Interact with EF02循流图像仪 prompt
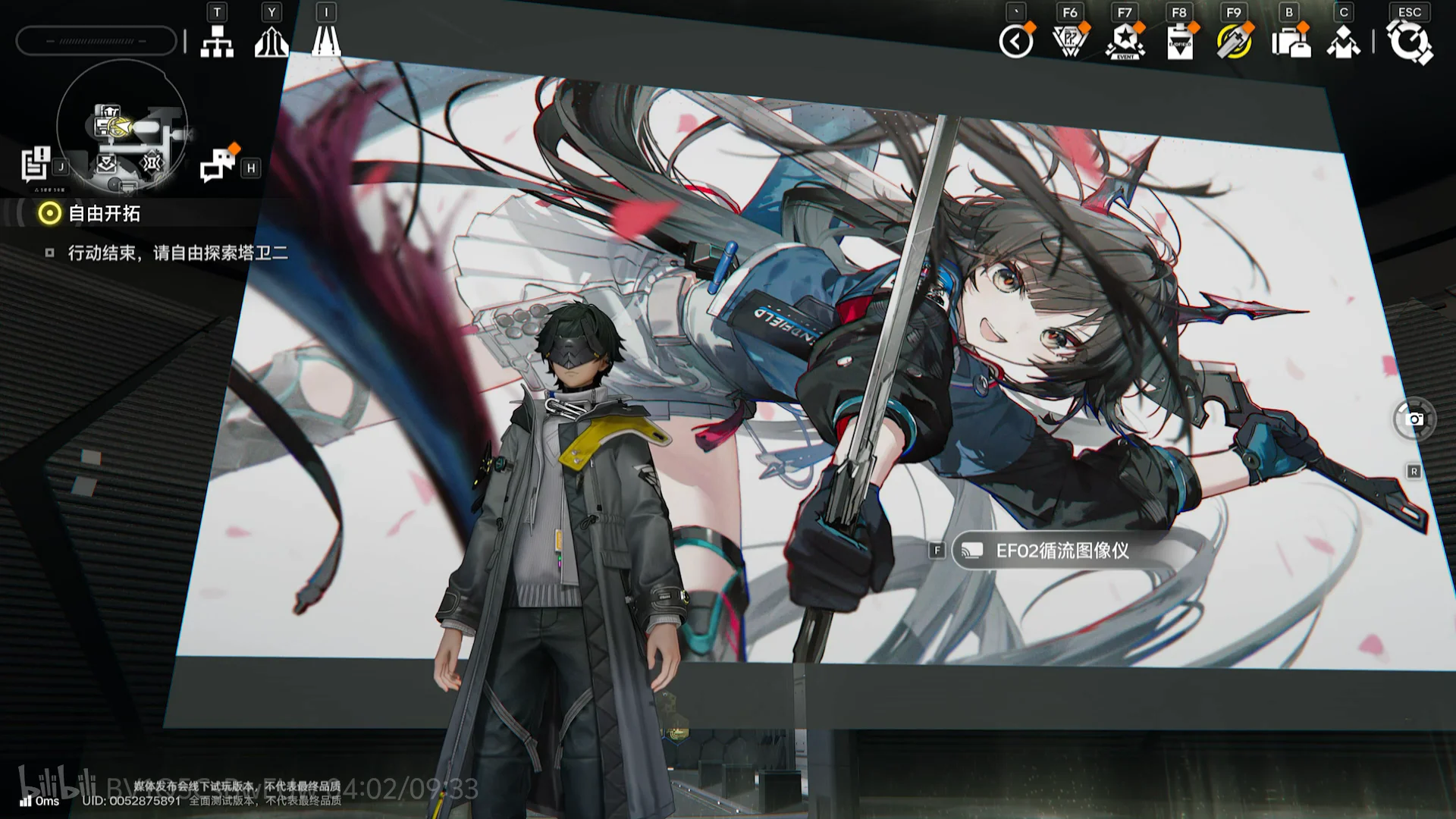This screenshot has height=819, width=1456. [x=1062, y=551]
